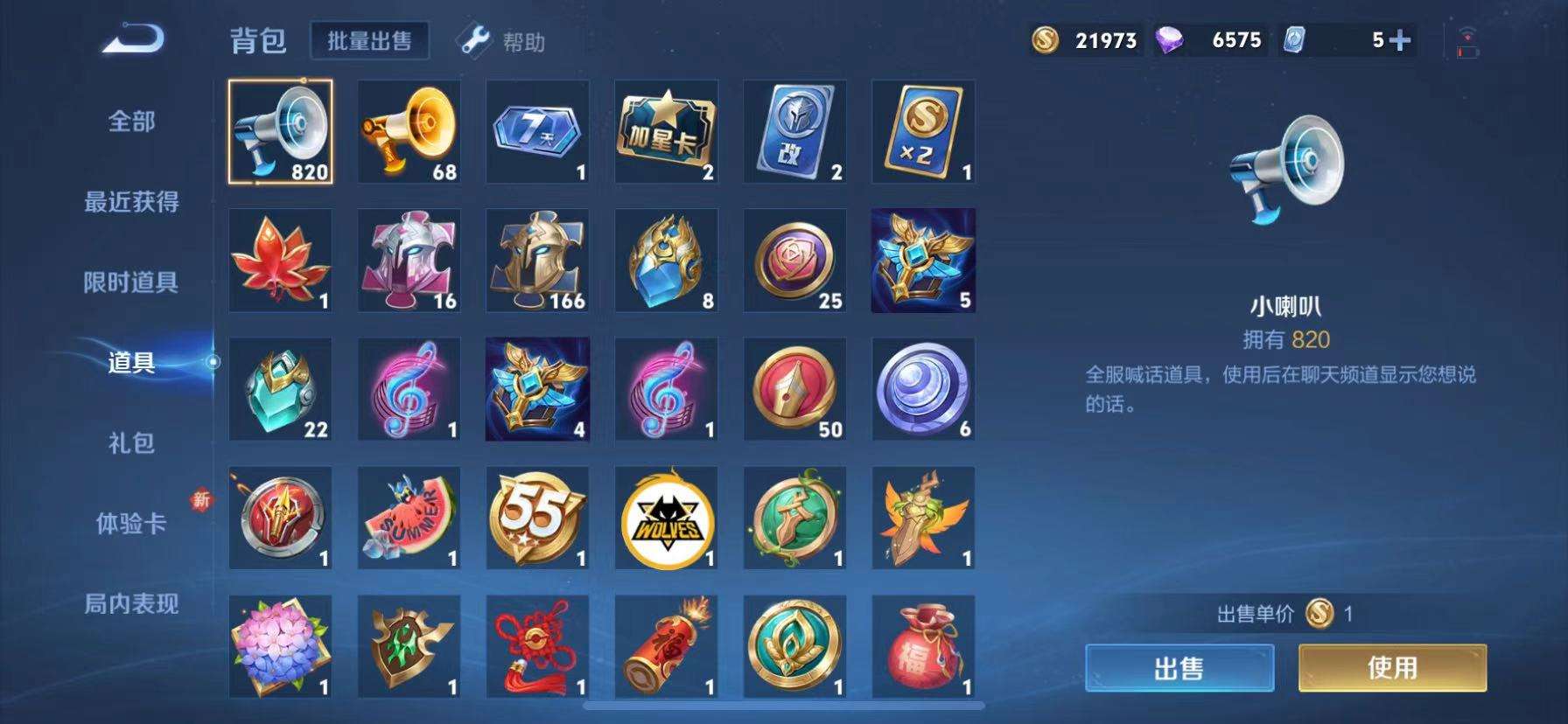Open the watermelon SUMMER item
The image size is (1568, 724).
[408, 517]
